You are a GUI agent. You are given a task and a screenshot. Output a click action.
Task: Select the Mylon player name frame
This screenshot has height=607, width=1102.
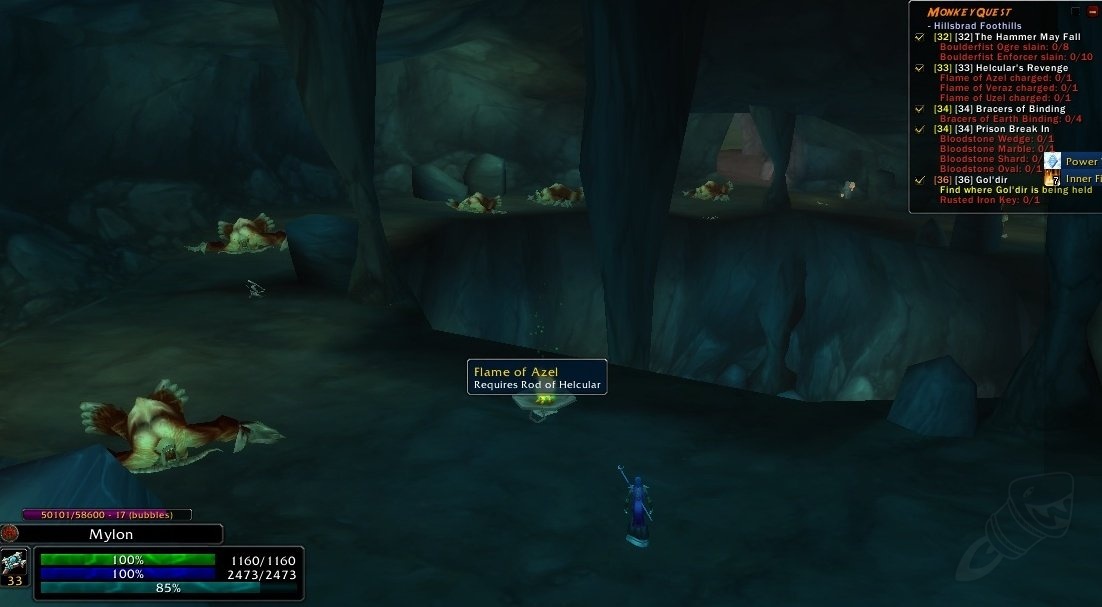[112, 534]
